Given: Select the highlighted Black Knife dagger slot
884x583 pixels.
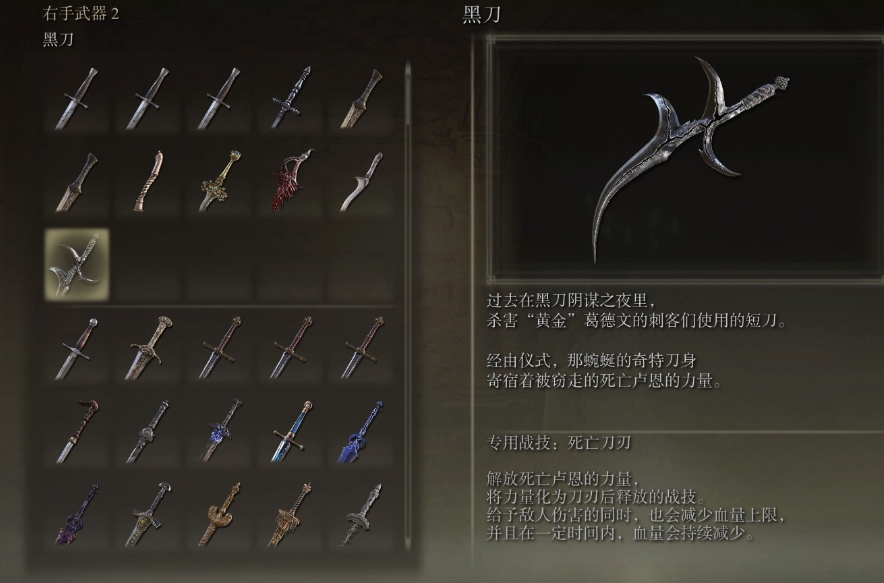Looking at the screenshot, I should [x=77, y=263].
